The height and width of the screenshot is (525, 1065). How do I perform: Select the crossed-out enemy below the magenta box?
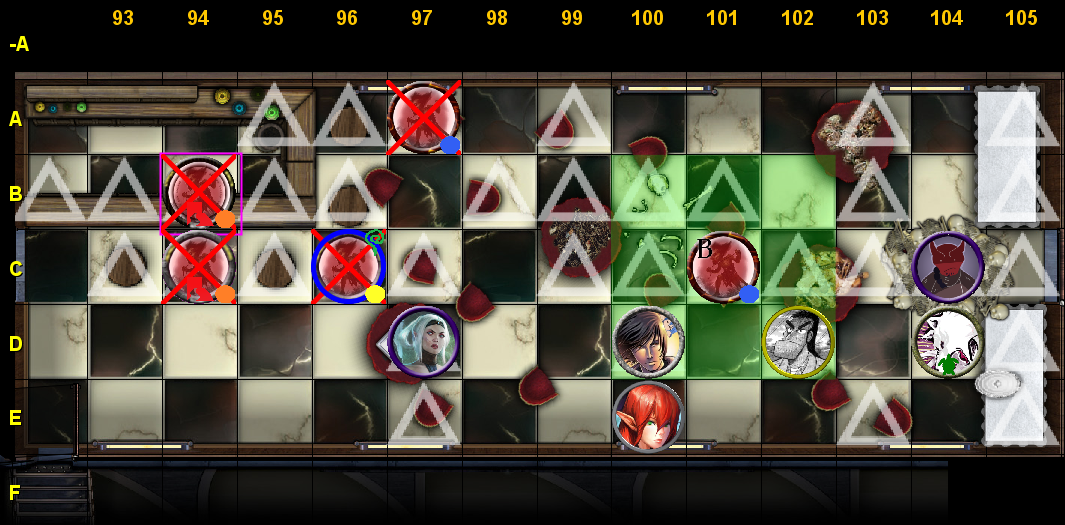coord(200,267)
